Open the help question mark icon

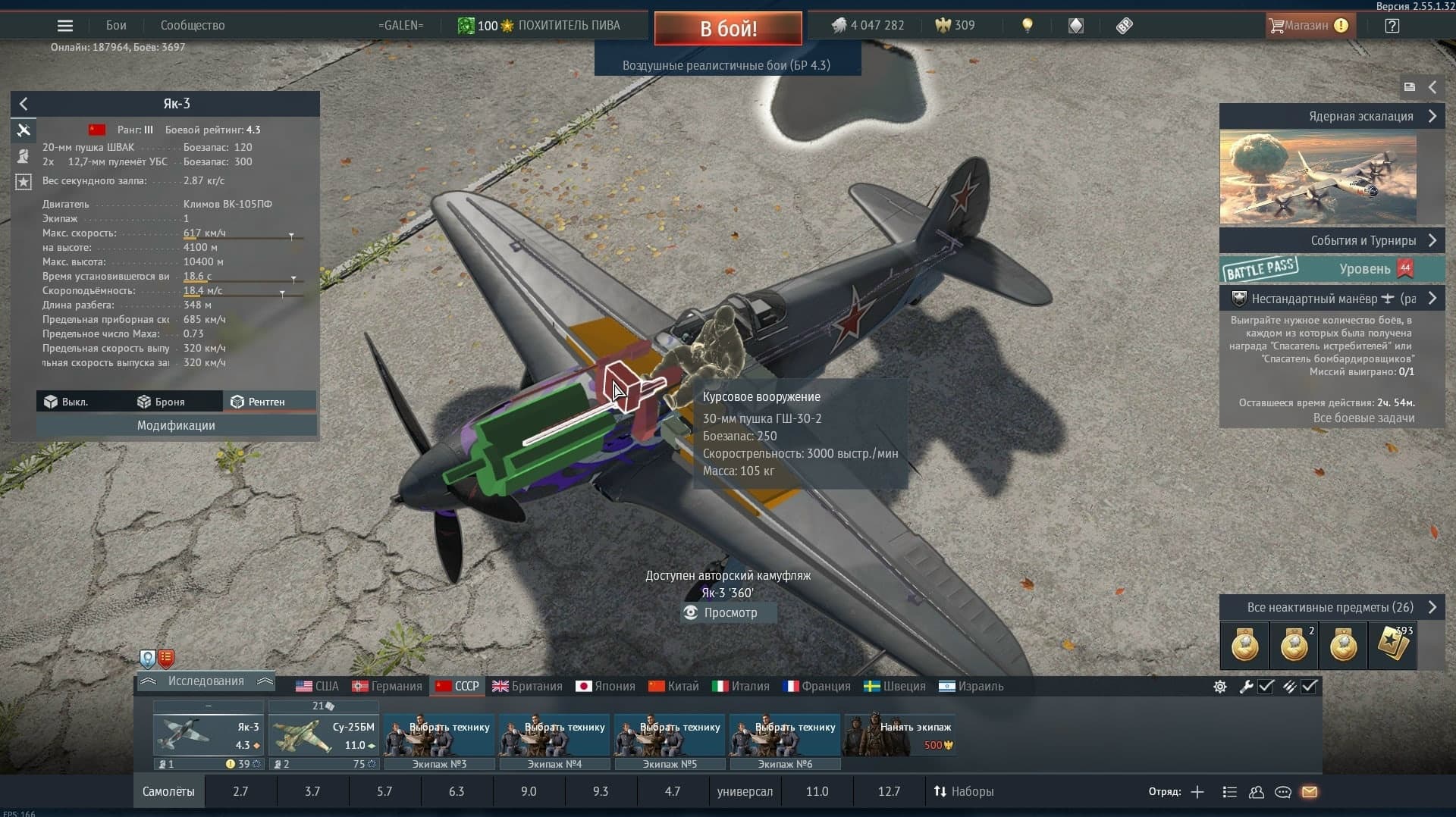1392,26
